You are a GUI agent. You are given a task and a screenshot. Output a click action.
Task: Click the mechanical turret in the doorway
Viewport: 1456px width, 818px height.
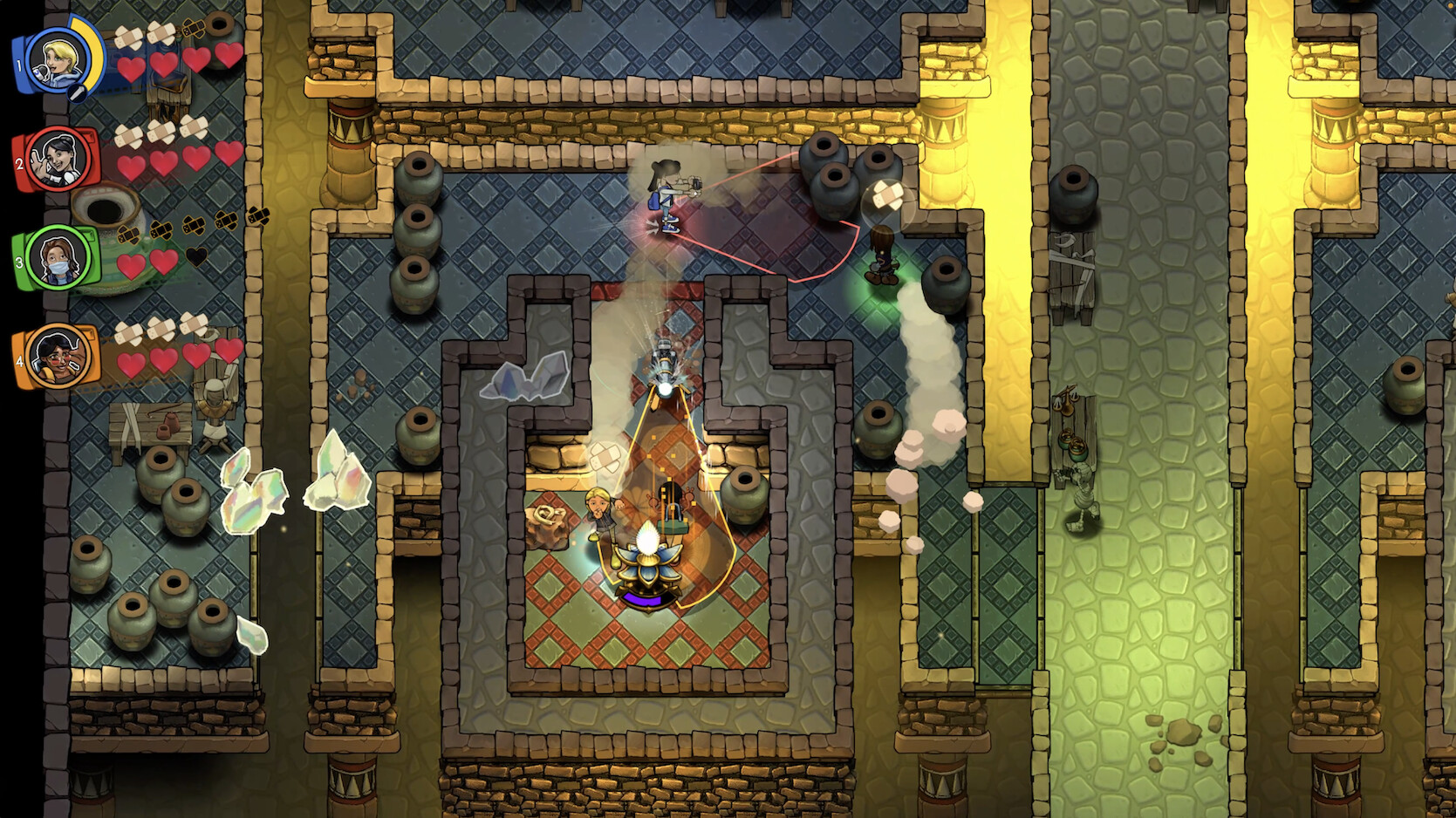pyautogui.click(x=663, y=366)
